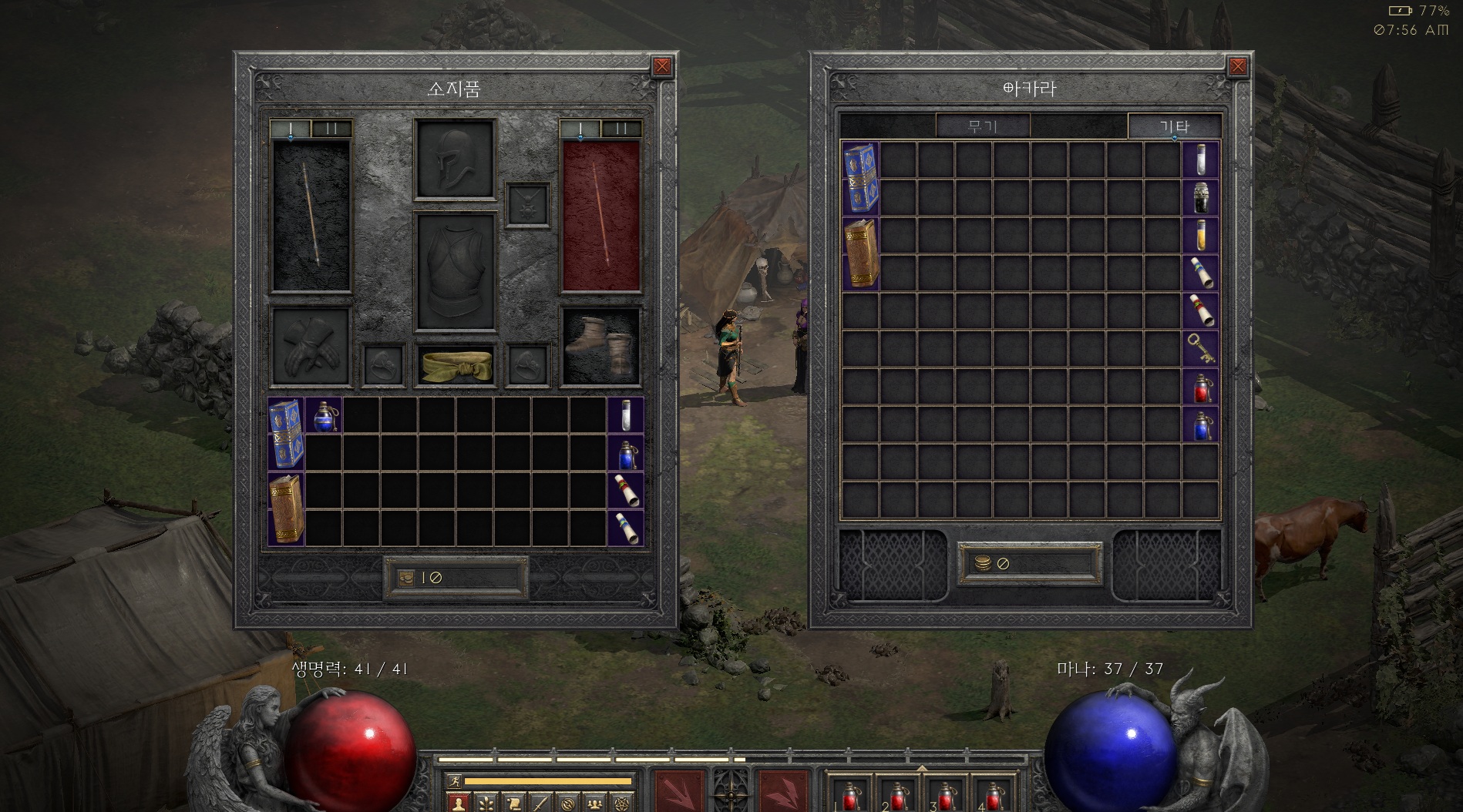Viewport: 1463px width, 812px height.
Task: Buy the blue tome from Akara
Action: (860, 178)
